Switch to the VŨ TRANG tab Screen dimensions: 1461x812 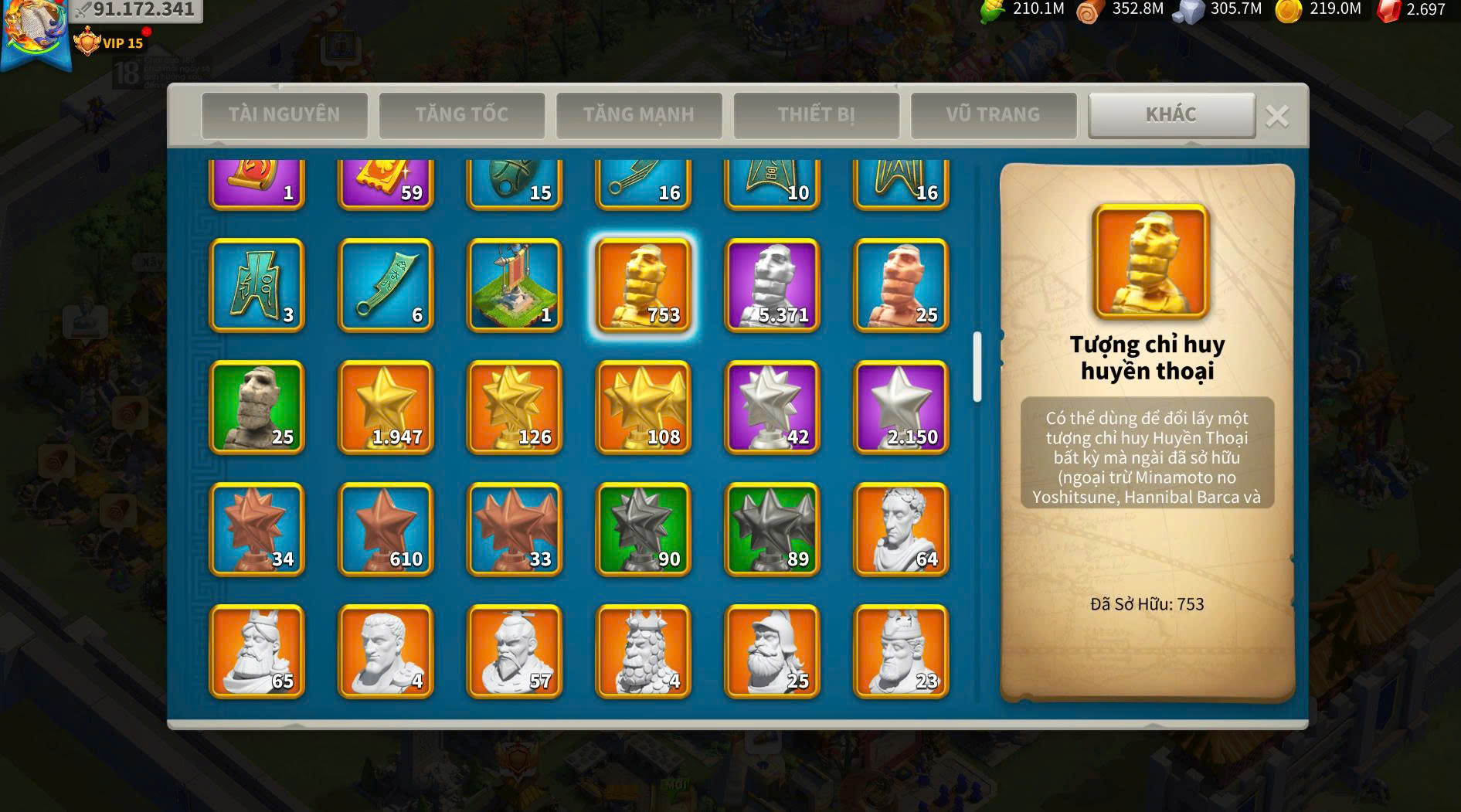pyautogui.click(x=993, y=115)
